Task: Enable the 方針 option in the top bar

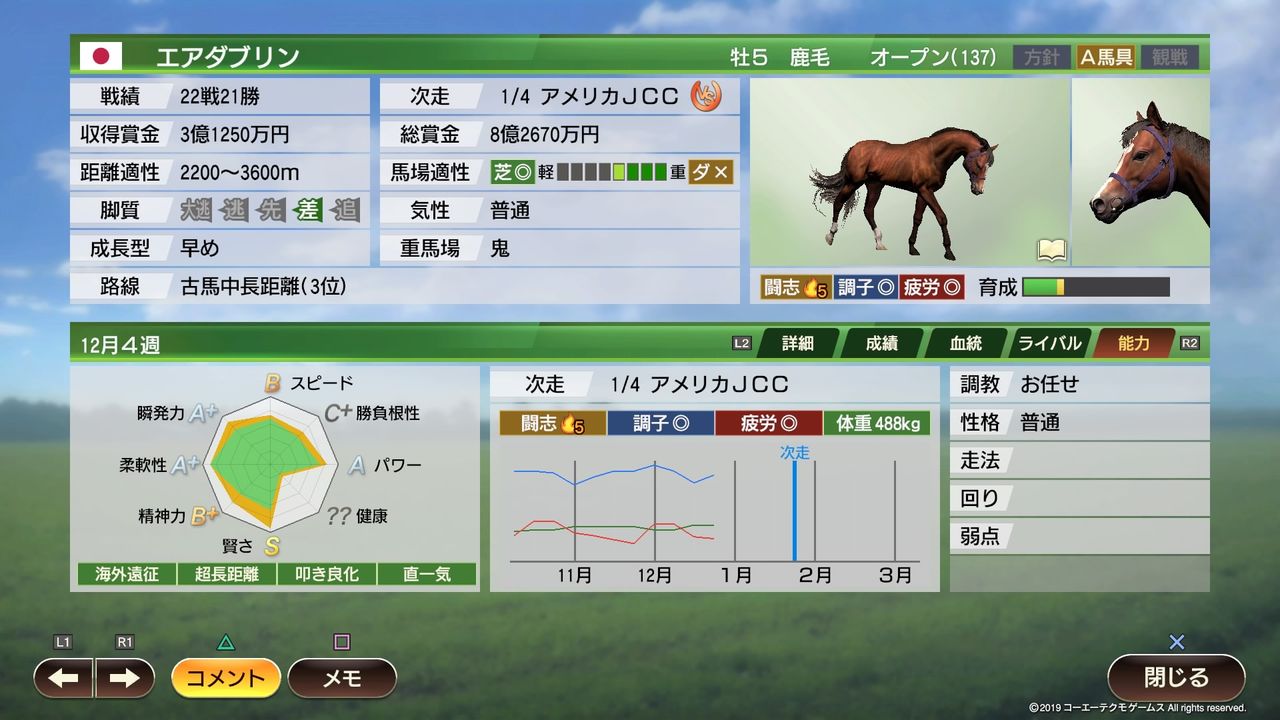Action: click(1040, 57)
